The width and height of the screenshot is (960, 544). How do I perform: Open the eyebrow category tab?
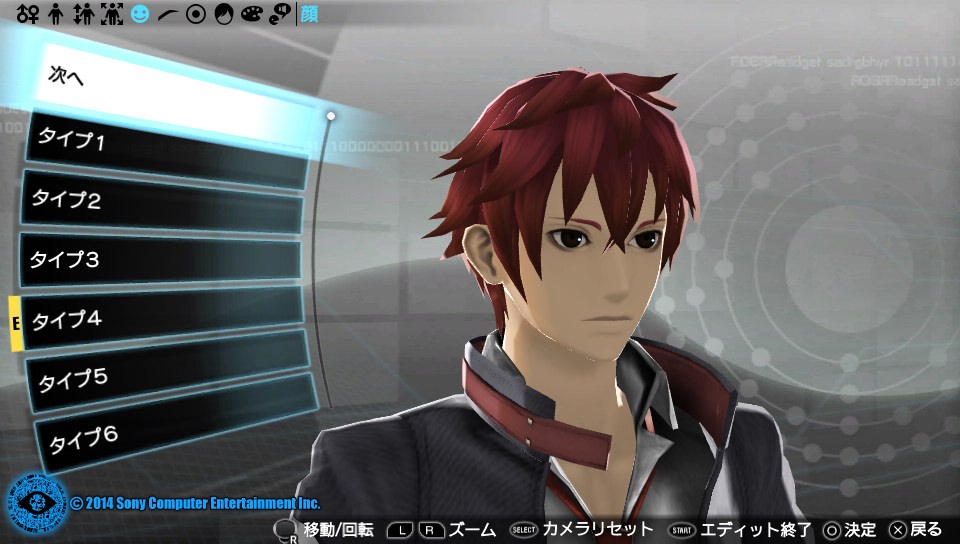pos(168,15)
